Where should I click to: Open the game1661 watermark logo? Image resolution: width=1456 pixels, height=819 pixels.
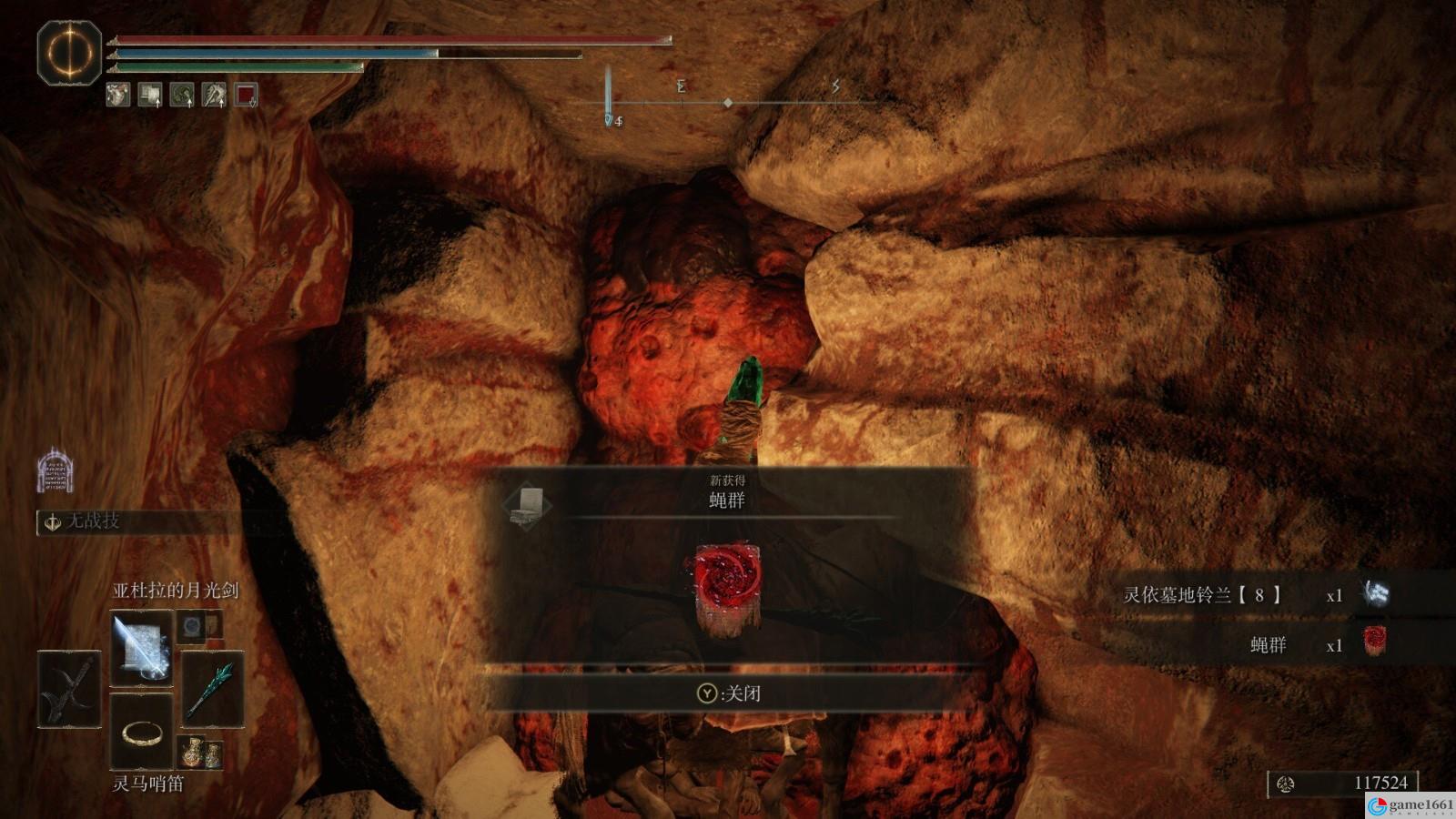[1411, 805]
